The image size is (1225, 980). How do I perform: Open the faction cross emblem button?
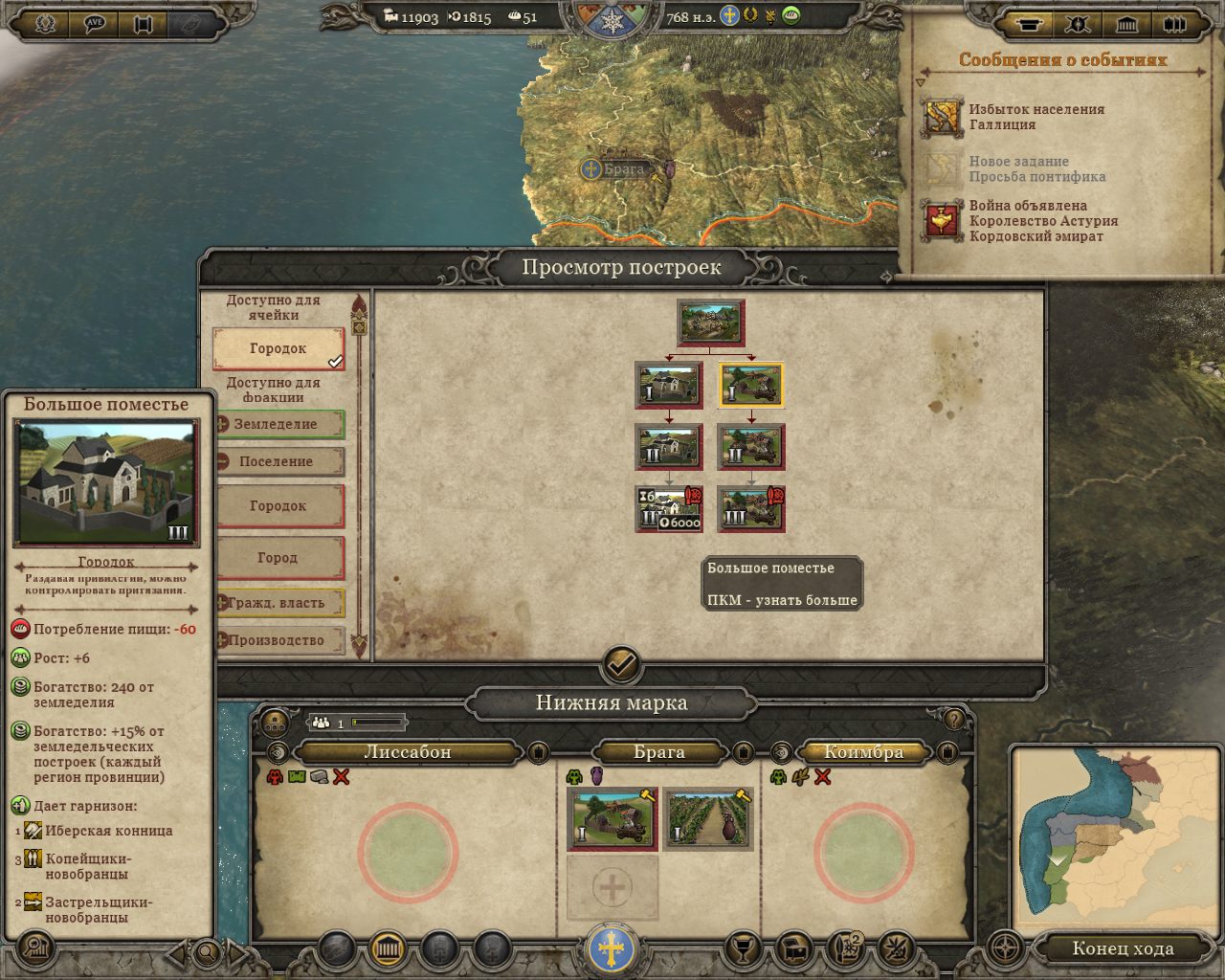[611, 948]
